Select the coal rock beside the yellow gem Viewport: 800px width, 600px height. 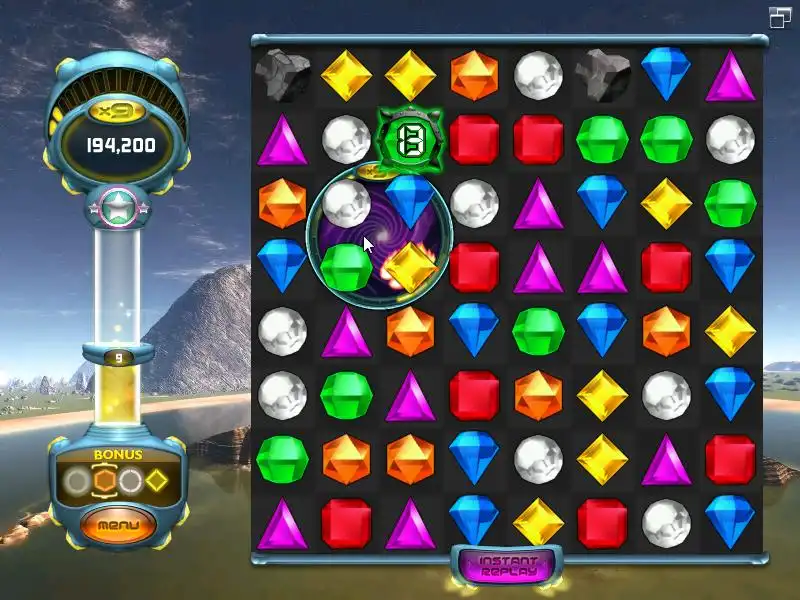pos(282,74)
